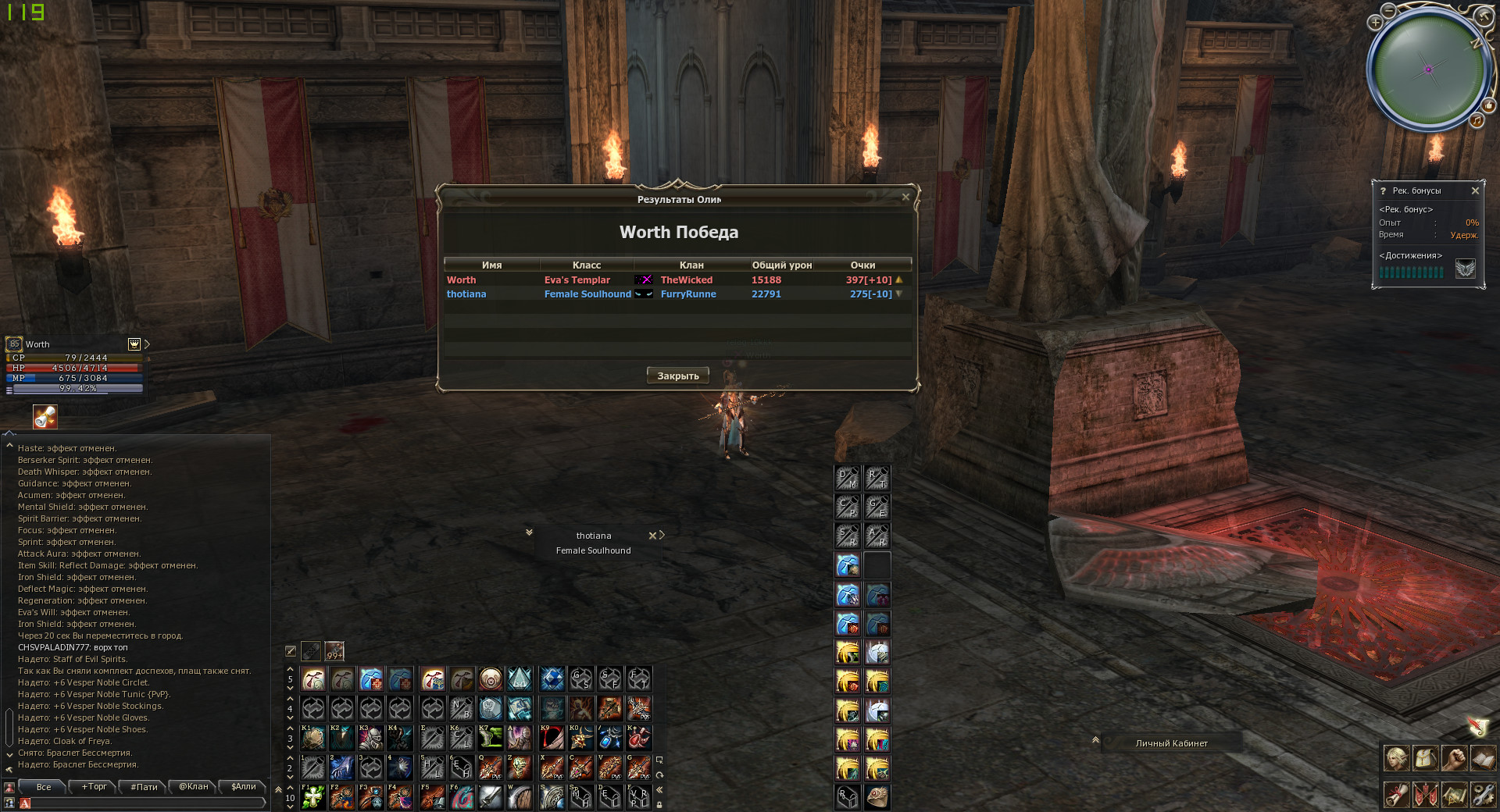Click the Закрыть button in results window
Screen dimensions: 1500x812
coord(677,376)
